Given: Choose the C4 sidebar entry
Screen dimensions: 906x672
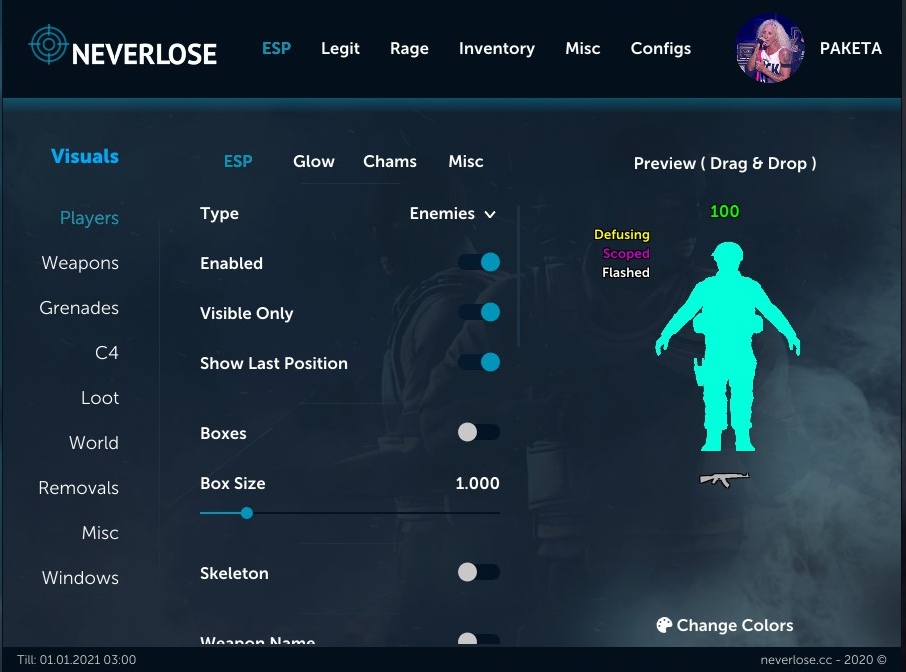Looking at the screenshot, I should 106,353.
